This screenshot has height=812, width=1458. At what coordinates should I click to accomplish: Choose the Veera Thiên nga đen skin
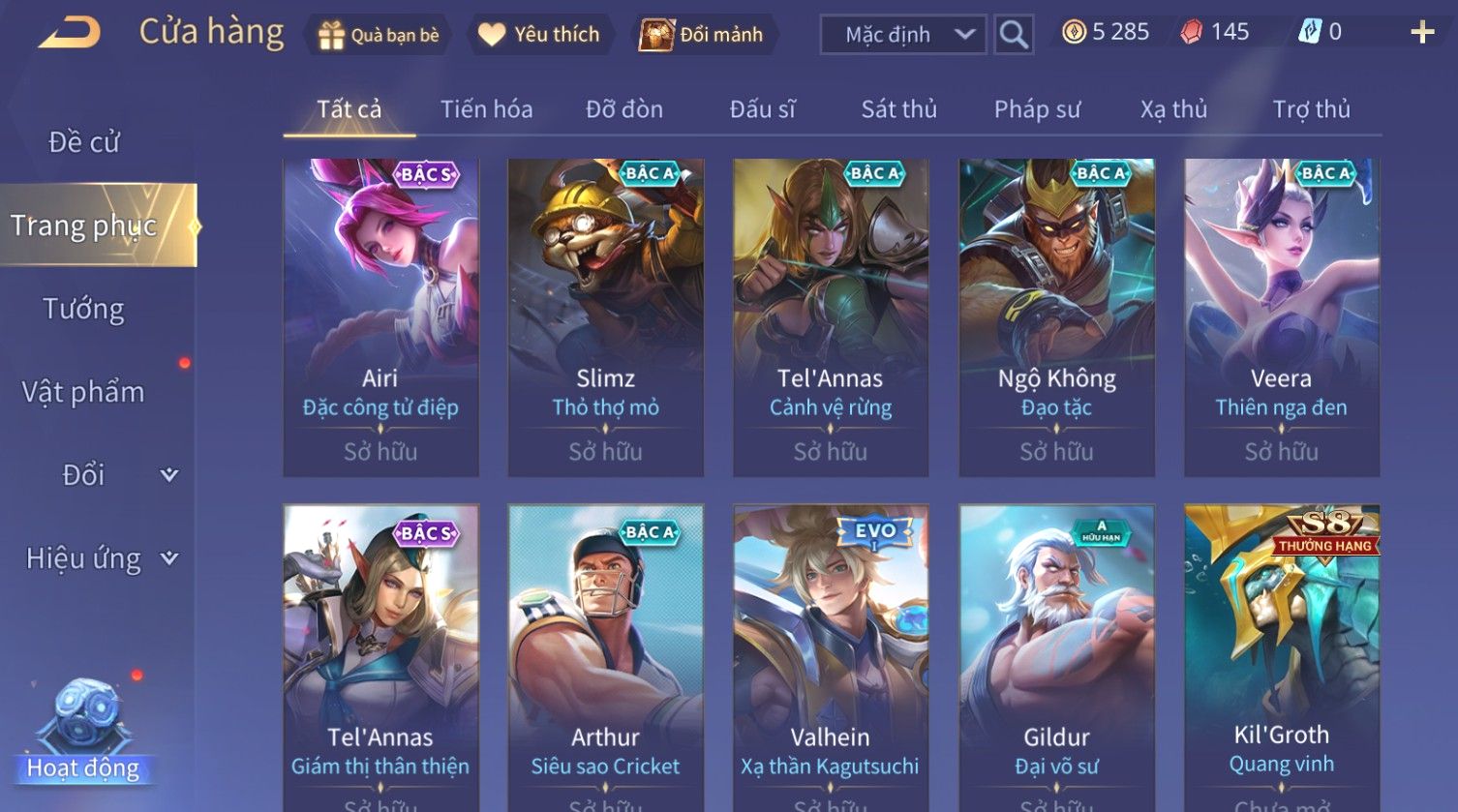pos(1281,316)
